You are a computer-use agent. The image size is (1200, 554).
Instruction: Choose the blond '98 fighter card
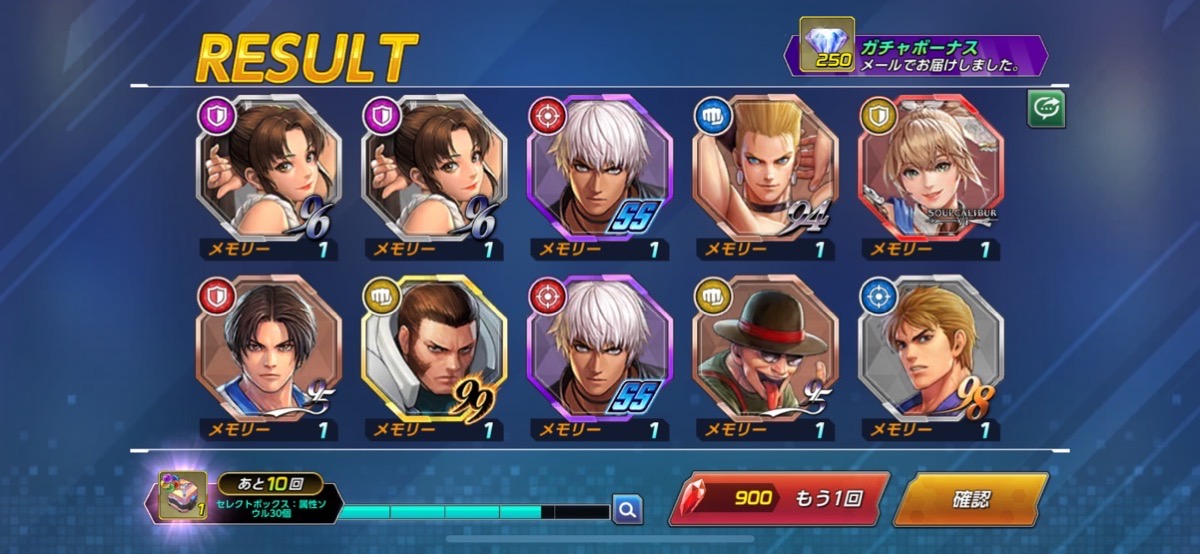coord(931,349)
